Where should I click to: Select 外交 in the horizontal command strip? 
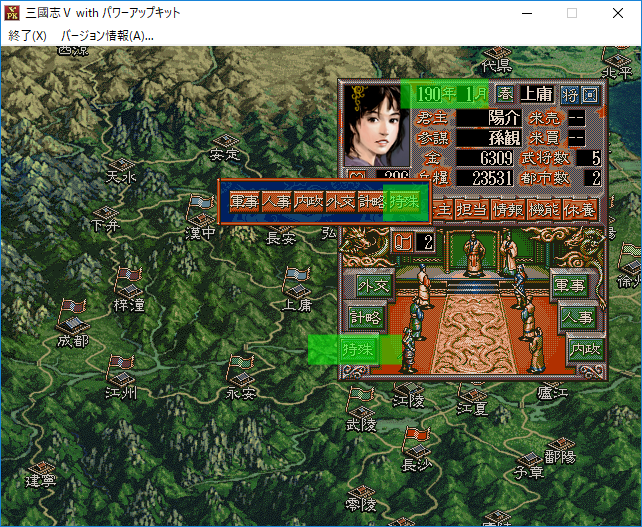[x=340, y=202]
